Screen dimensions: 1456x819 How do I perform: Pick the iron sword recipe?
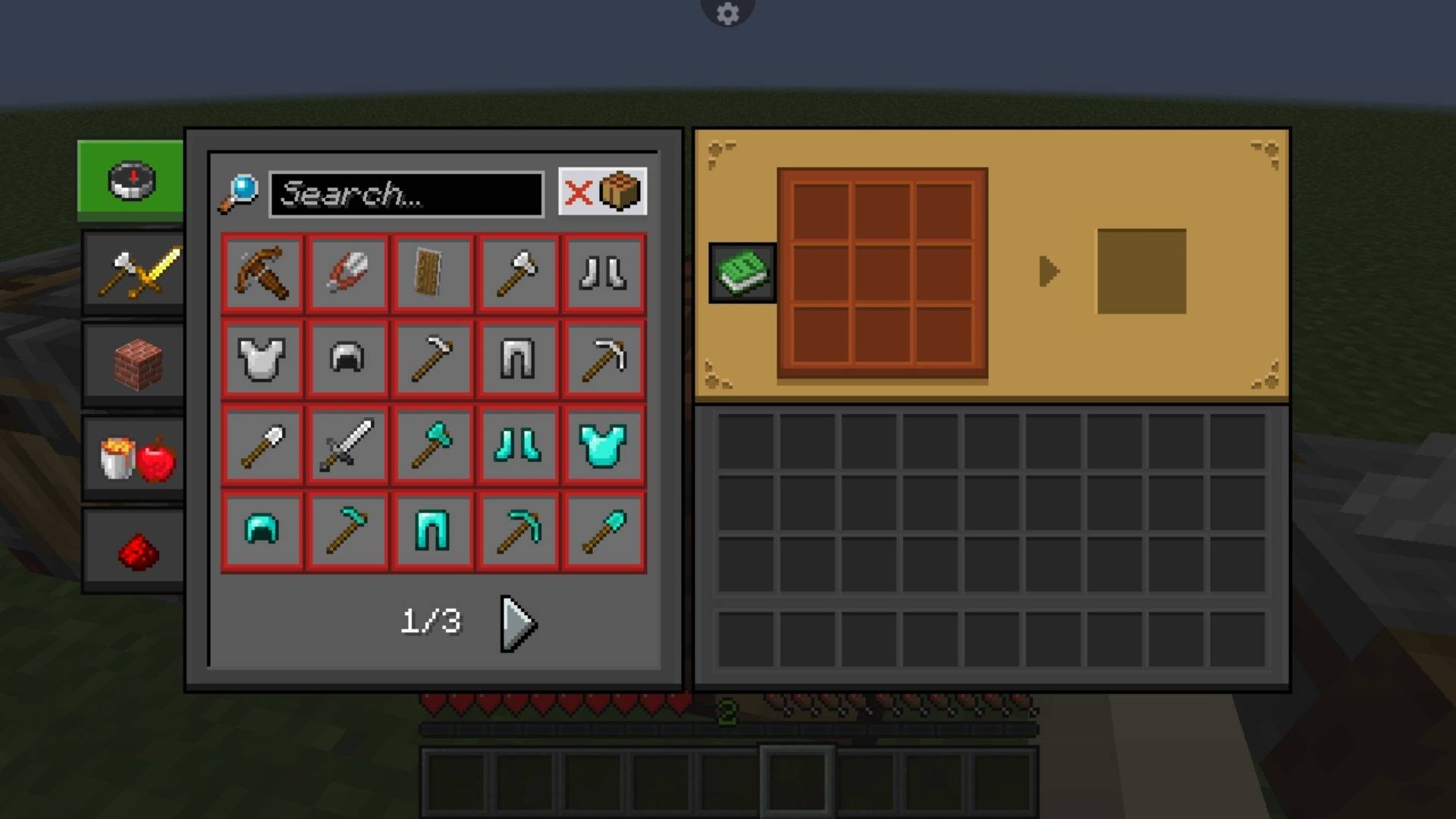(347, 445)
